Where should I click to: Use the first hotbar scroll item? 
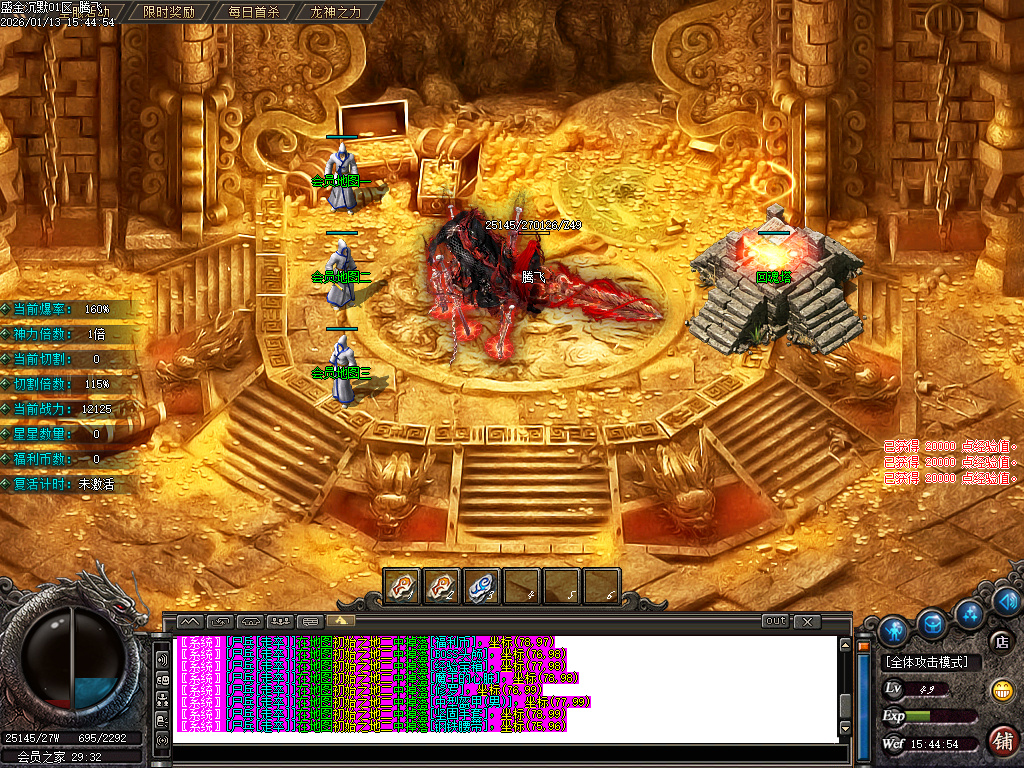coord(402,586)
